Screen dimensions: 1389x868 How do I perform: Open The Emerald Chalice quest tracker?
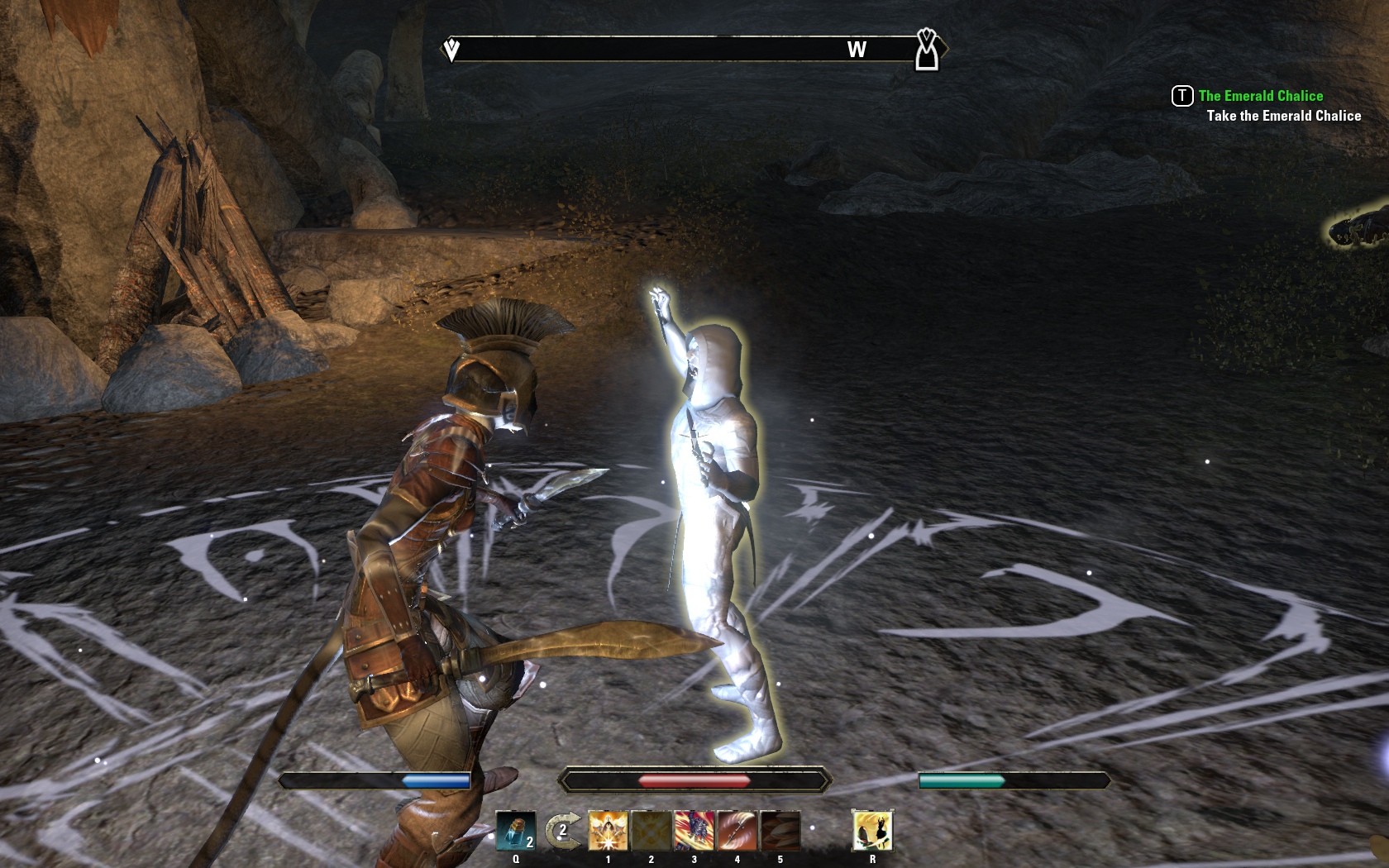1260,96
